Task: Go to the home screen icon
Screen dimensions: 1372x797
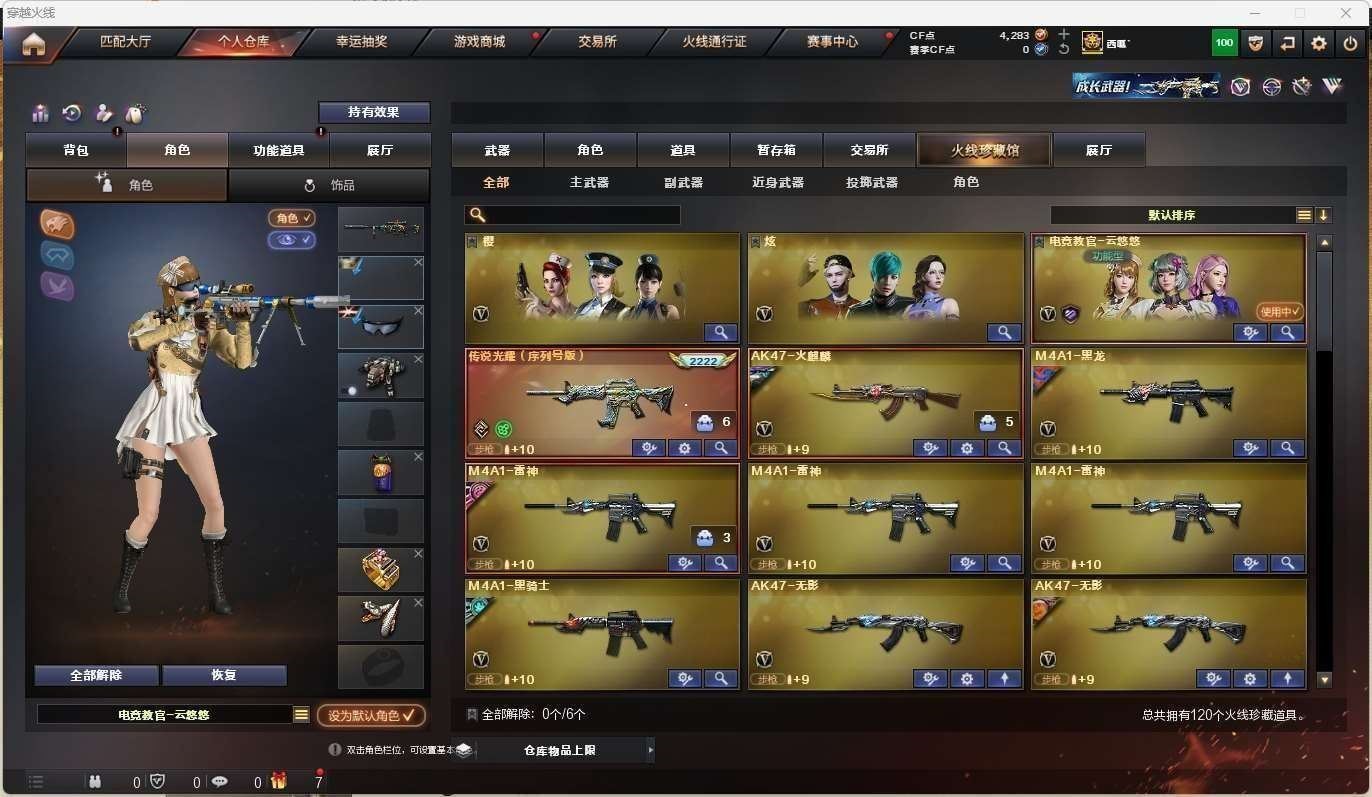Action: 34,45
